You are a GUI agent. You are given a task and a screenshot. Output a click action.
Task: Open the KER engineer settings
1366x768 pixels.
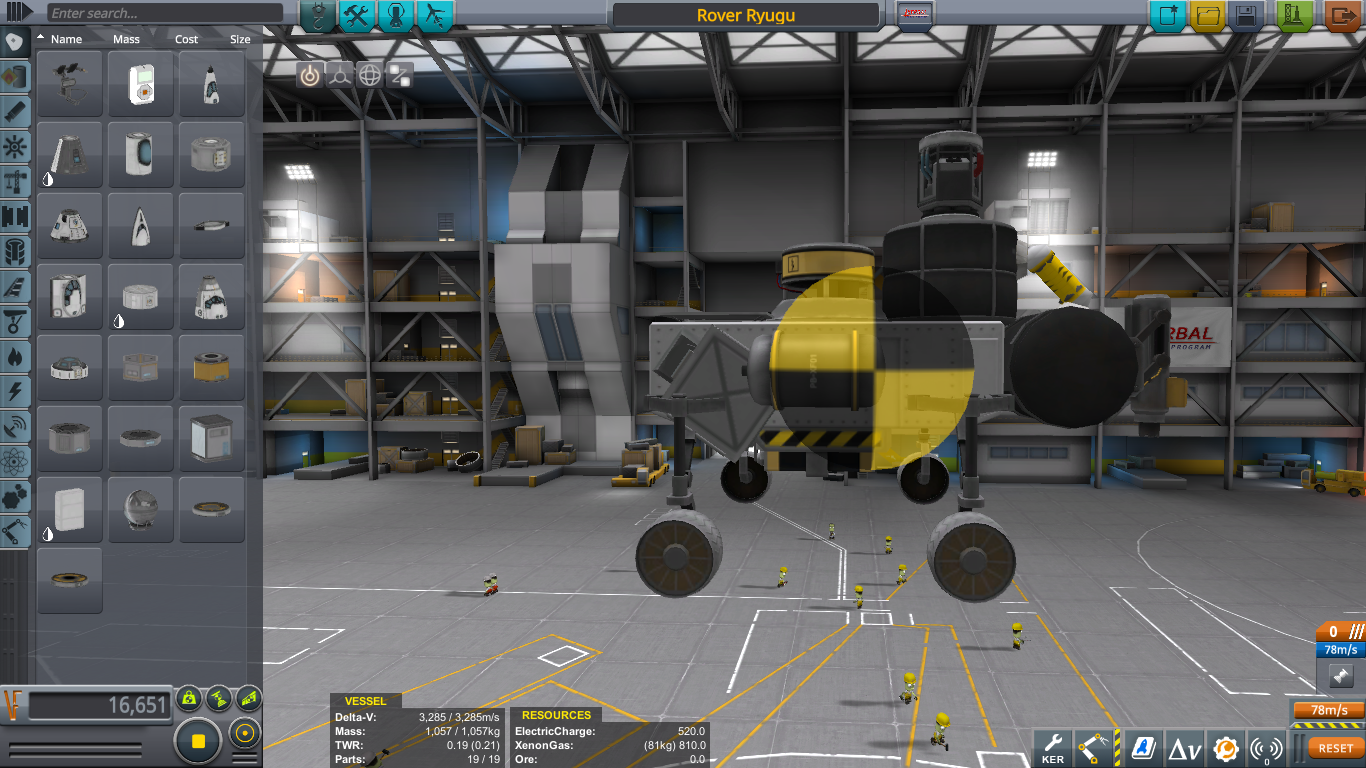click(1052, 747)
